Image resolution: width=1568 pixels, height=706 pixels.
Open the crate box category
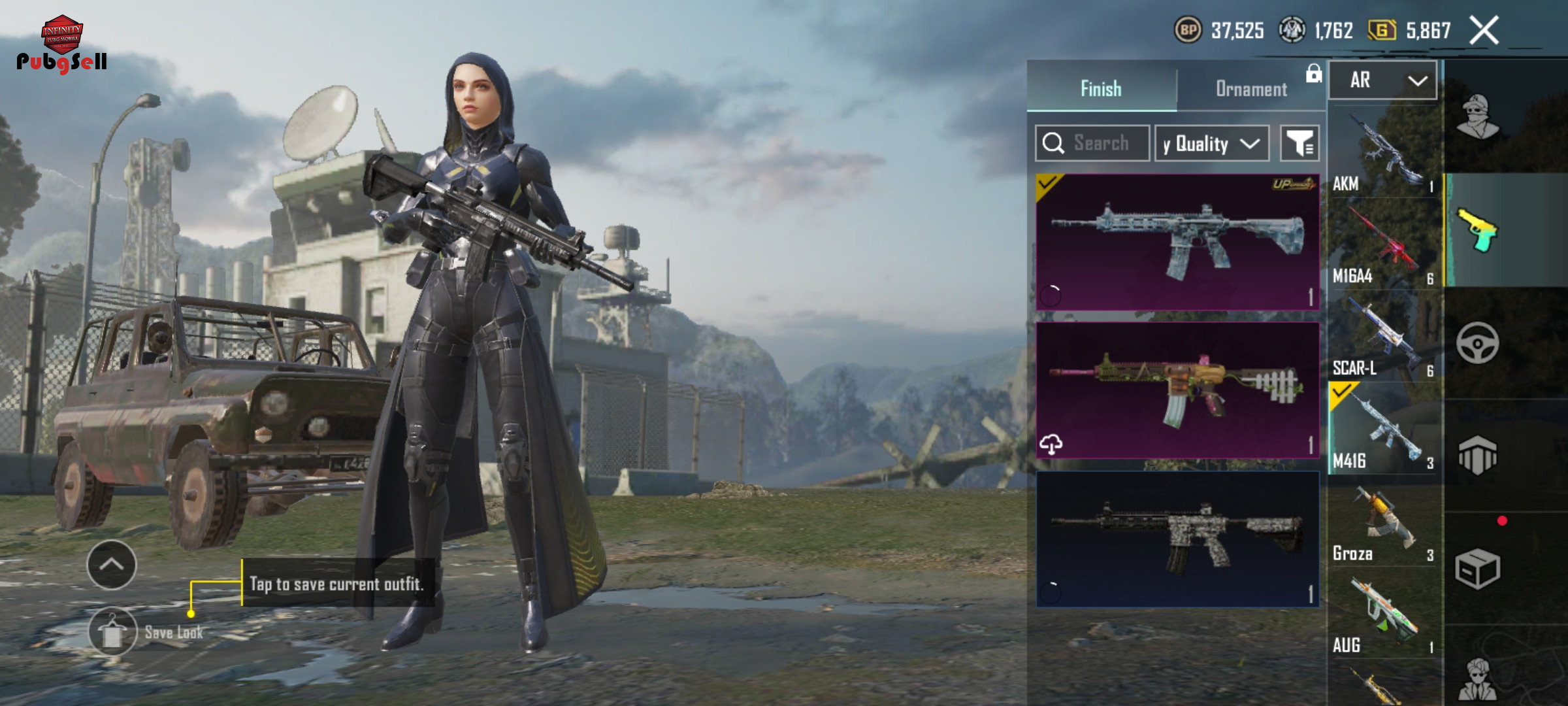coord(1477,569)
